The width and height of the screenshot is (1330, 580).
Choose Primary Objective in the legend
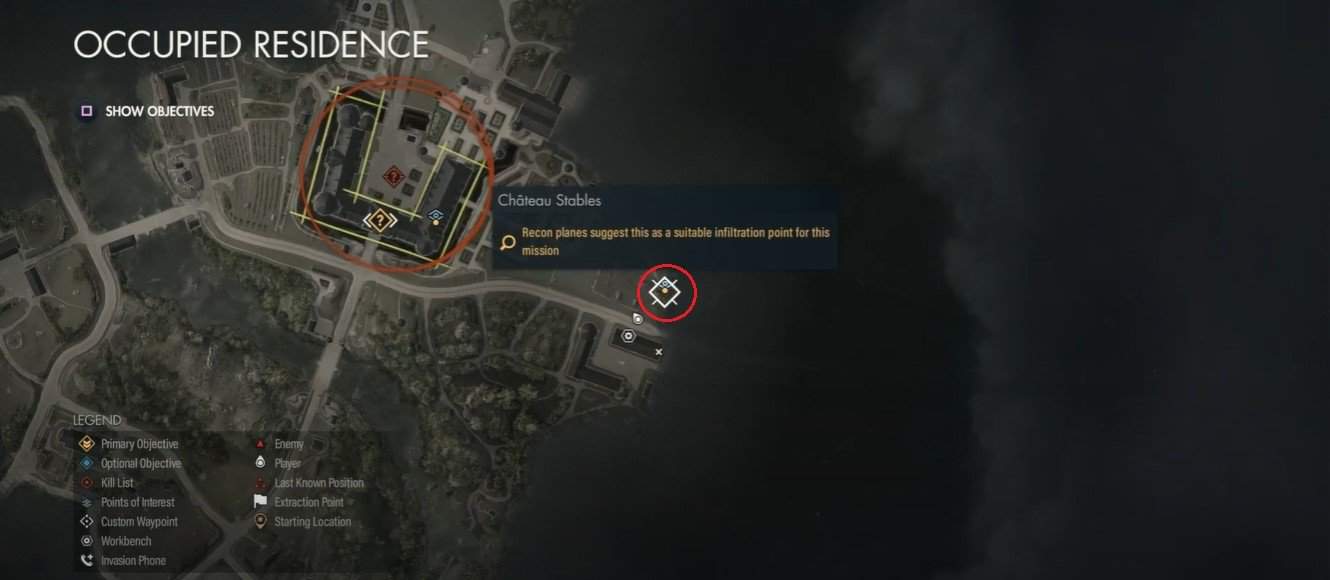139,444
